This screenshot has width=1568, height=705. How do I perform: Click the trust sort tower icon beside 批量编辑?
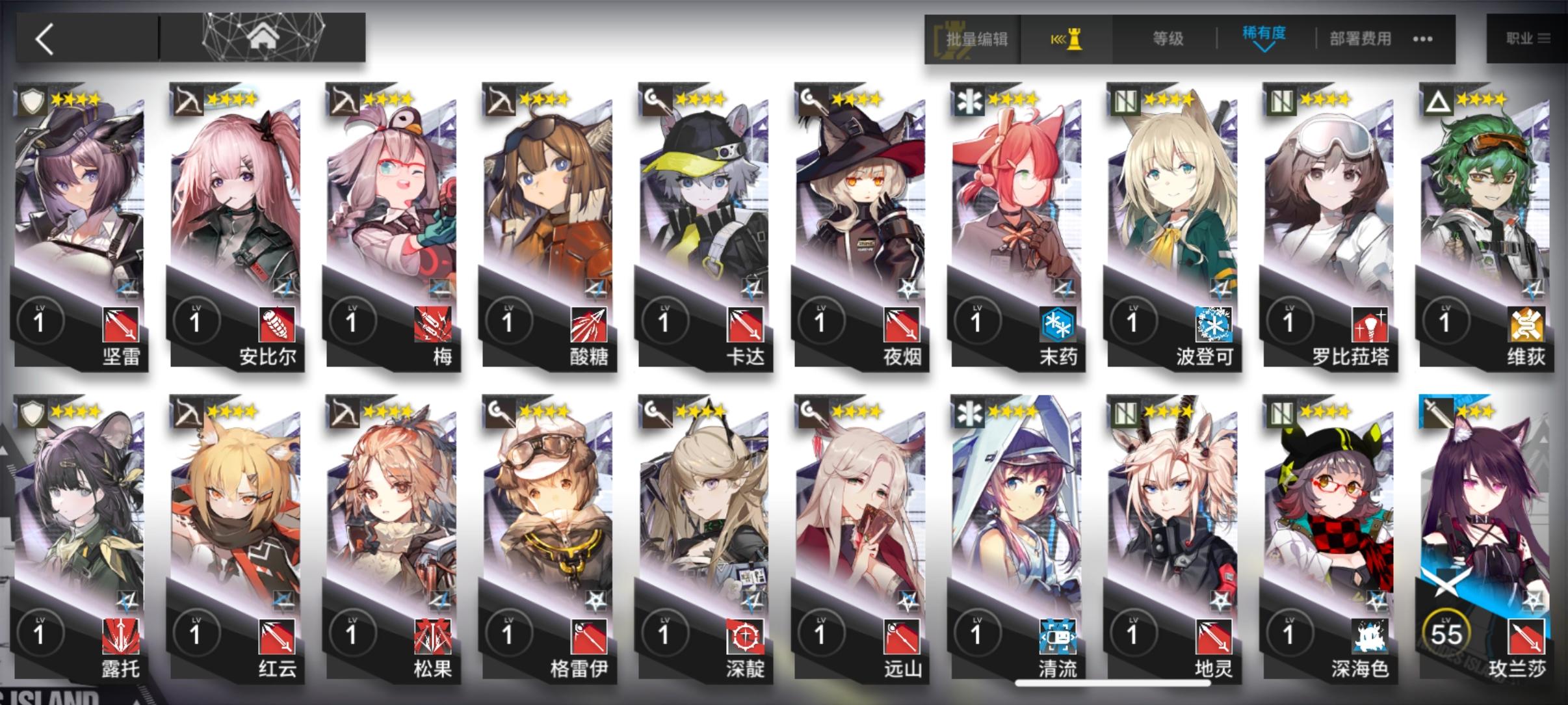tap(1067, 38)
